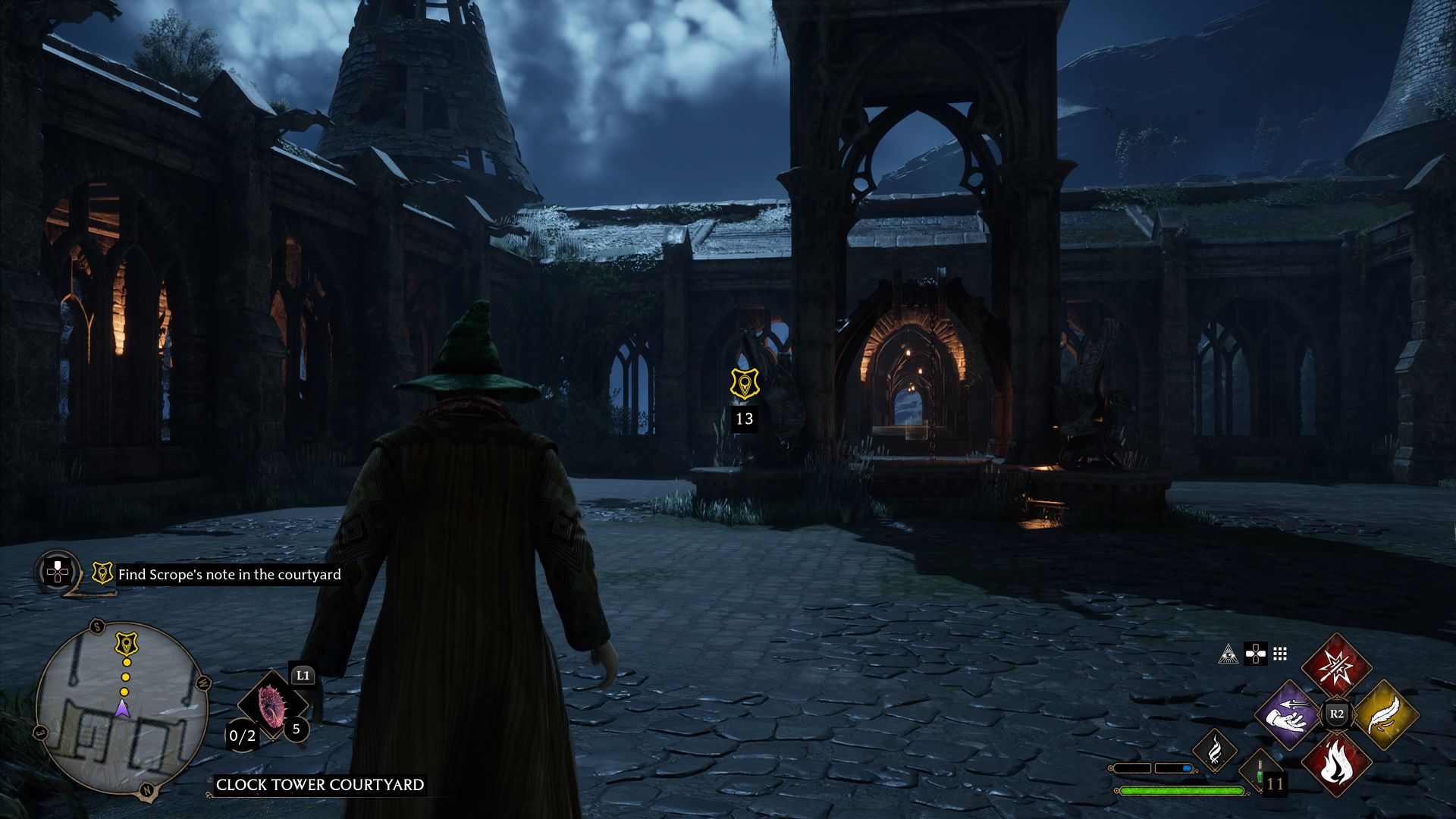Click the eye-in-pyramid HUD icon
This screenshot has height=819, width=1456.
[1228, 654]
